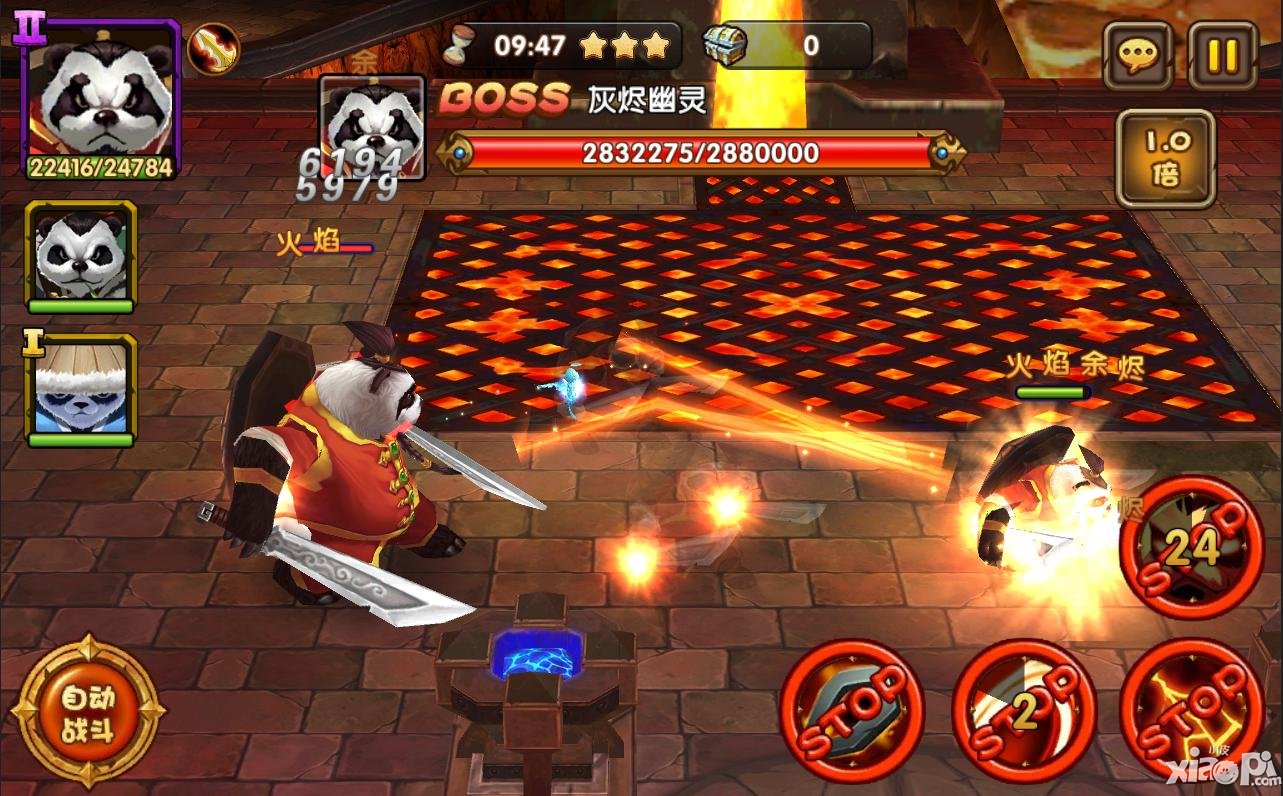Select the boss panda portrait
Image resolution: width=1283 pixels, height=796 pixels.
(372, 126)
